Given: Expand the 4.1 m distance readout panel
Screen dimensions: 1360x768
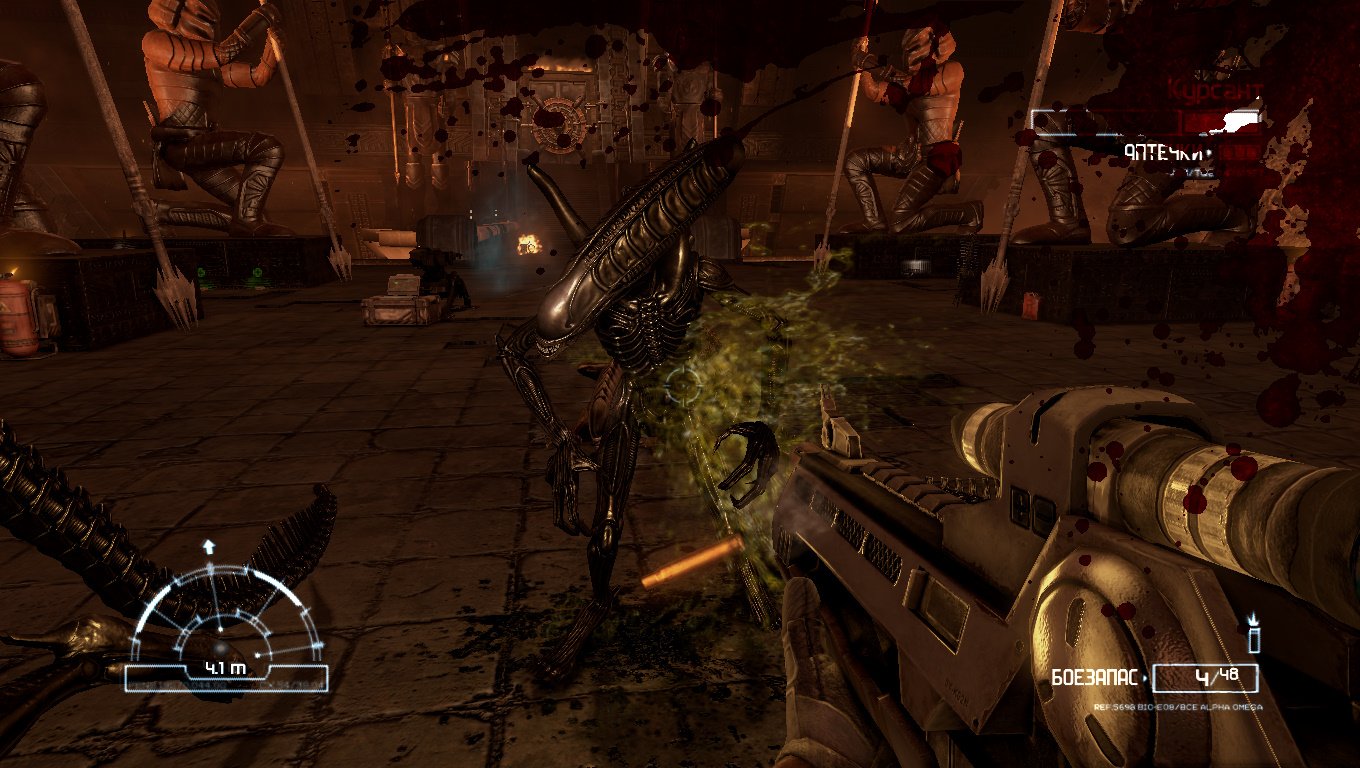Looking at the screenshot, I should pos(226,668).
